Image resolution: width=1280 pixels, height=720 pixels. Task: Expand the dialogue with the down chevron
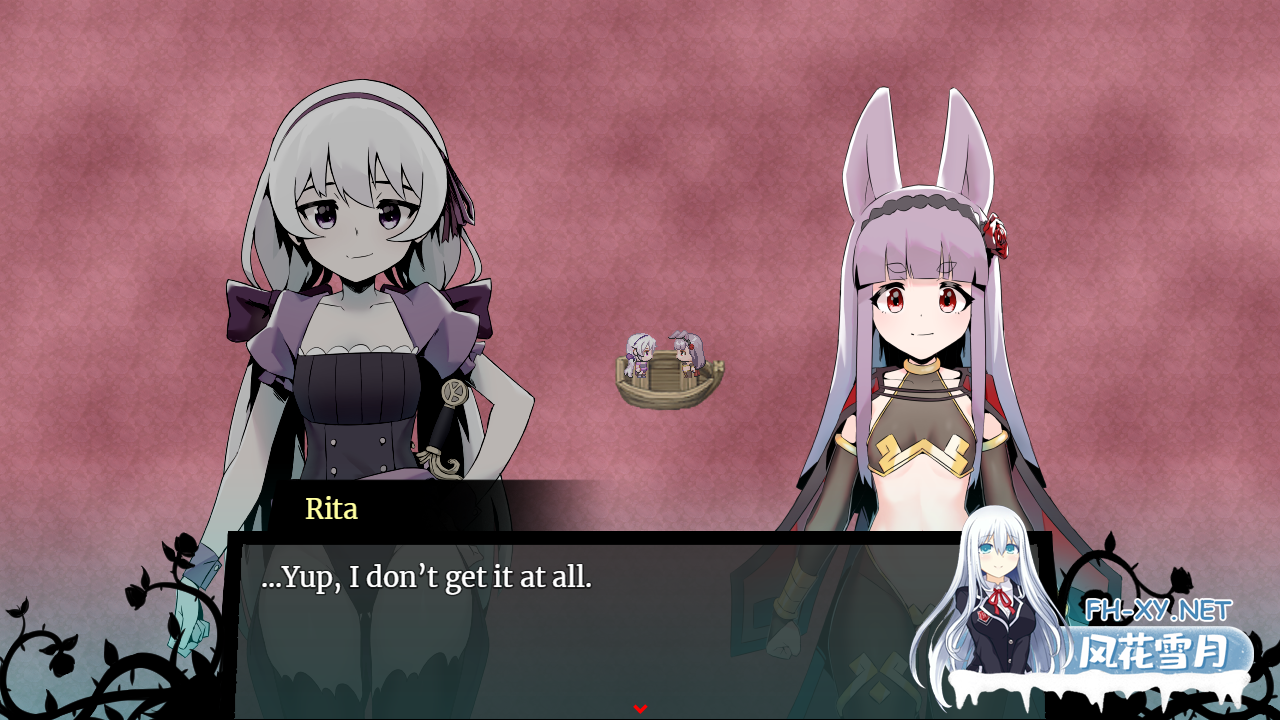pos(639,706)
